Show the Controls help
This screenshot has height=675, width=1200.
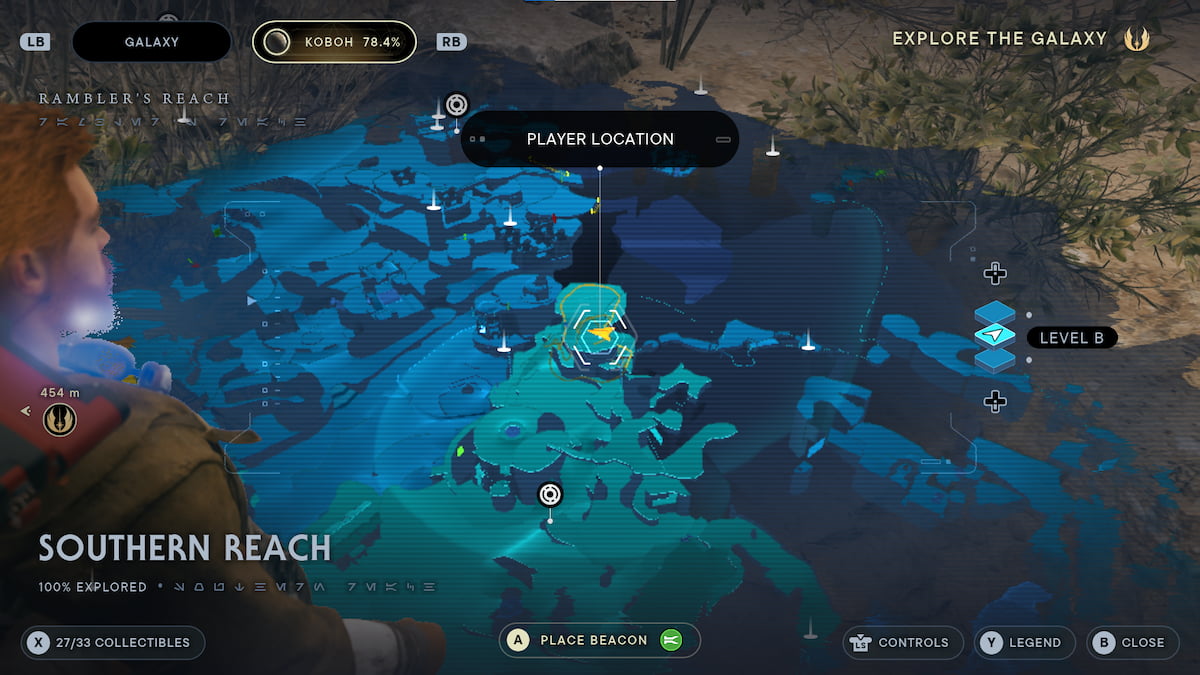pyautogui.click(x=903, y=642)
